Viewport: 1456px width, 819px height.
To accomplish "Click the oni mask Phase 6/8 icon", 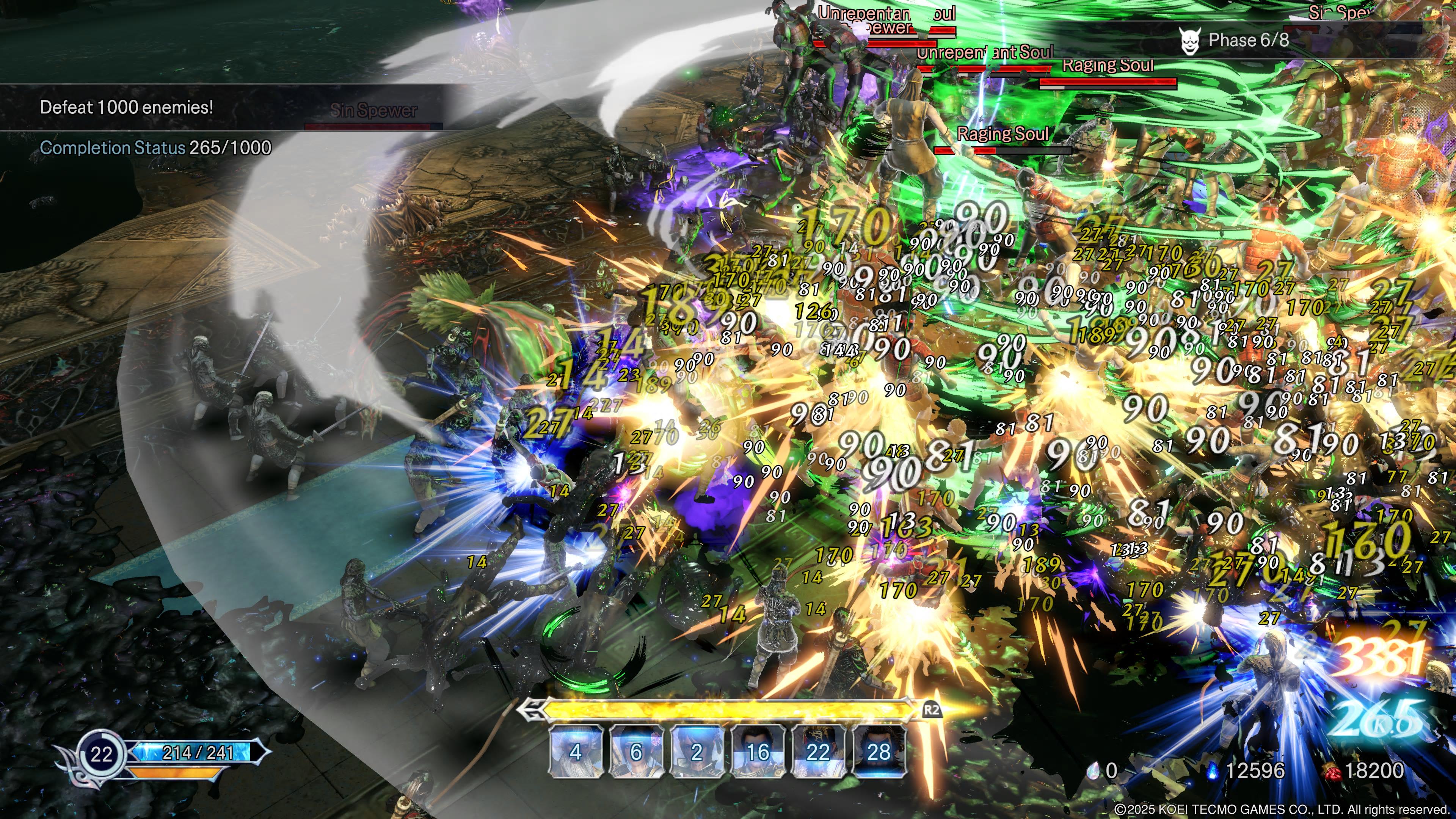I will tap(1190, 41).
